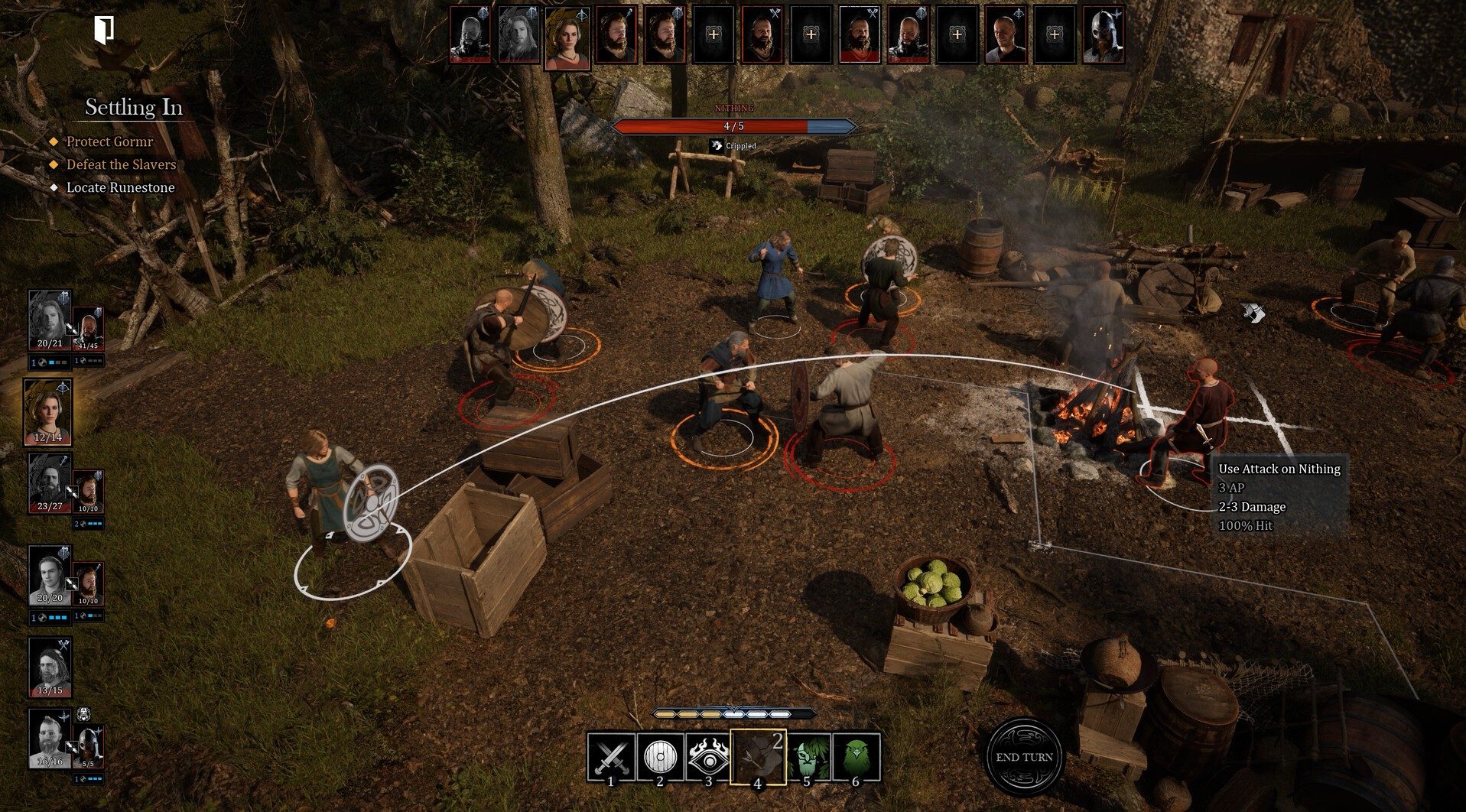Open the exit door icon
Viewport: 1466px width, 812px height.
[105, 29]
